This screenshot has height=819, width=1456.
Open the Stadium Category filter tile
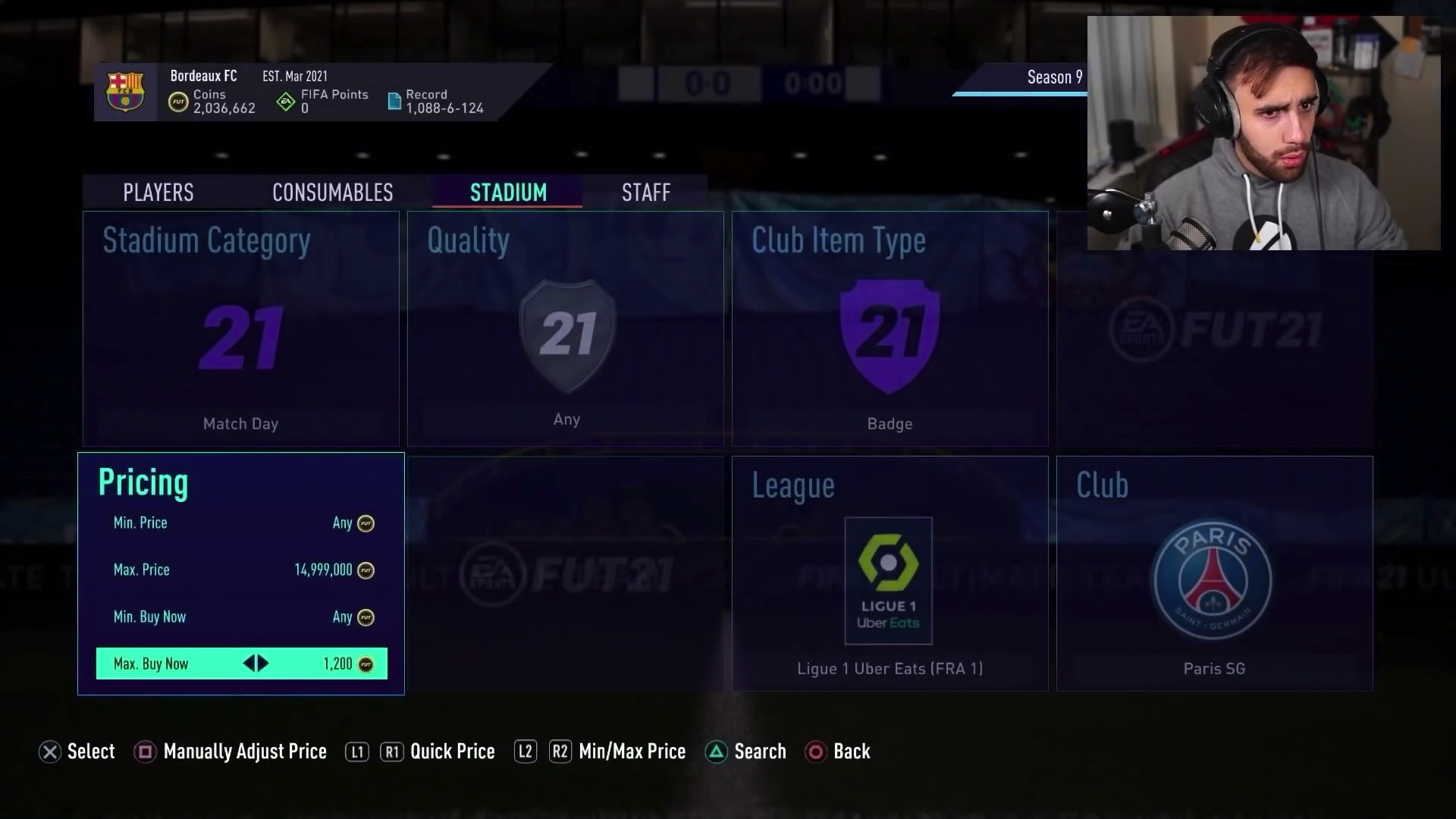point(240,328)
